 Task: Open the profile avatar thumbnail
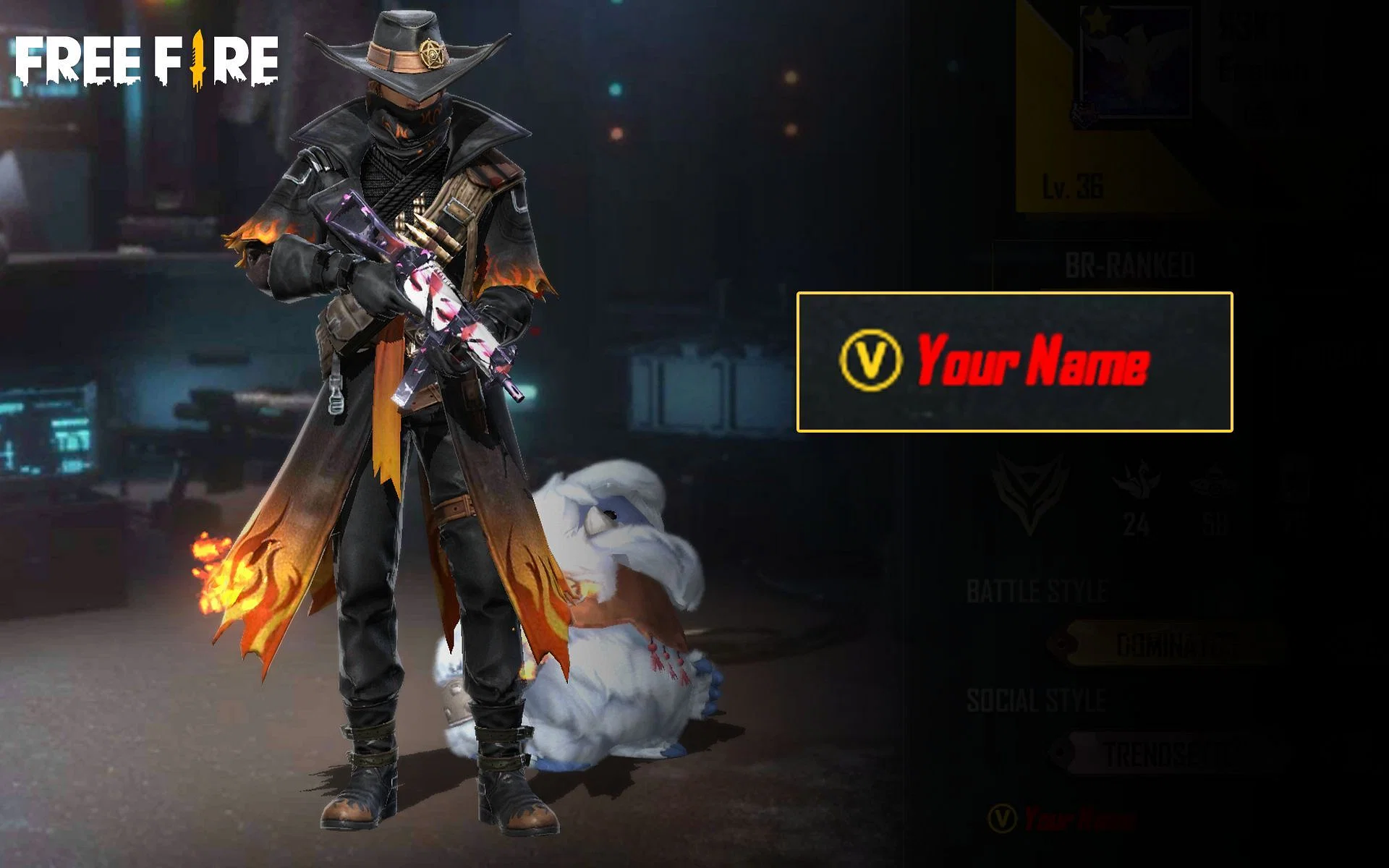coord(1136,61)
